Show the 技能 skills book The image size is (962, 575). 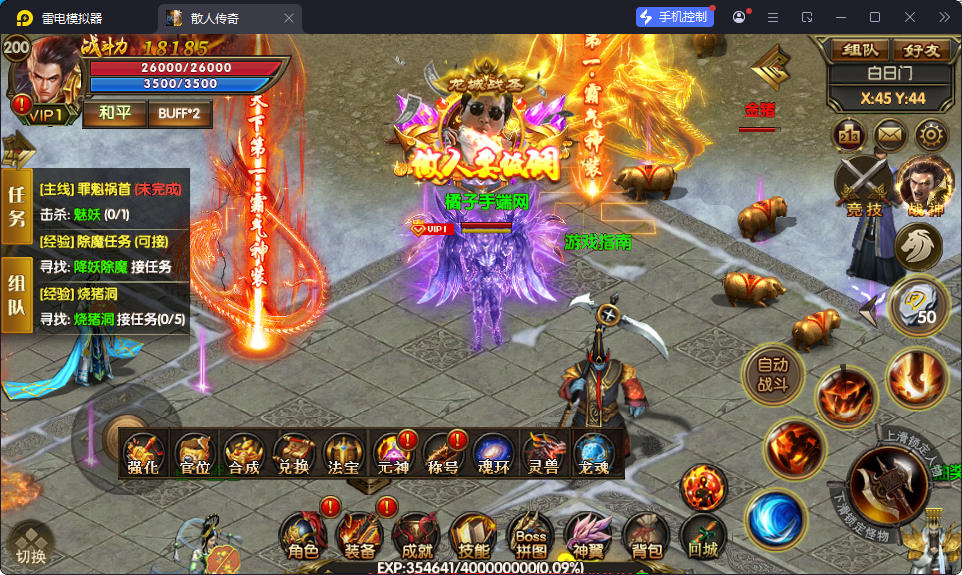473,535
